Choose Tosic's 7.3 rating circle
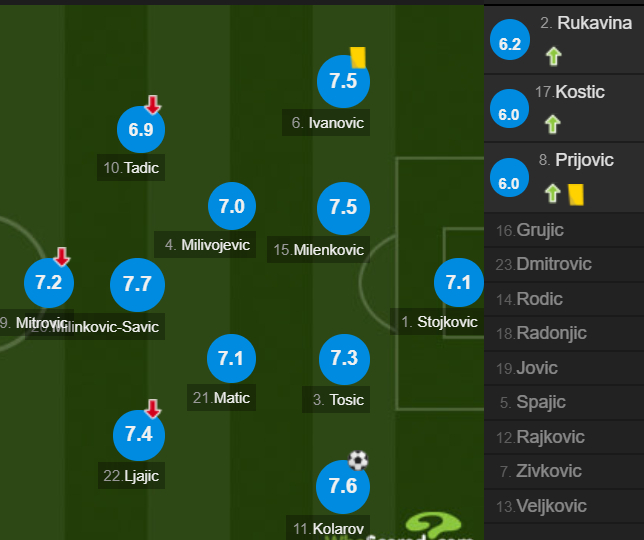 pyautogui.click(x=343, y=358)
